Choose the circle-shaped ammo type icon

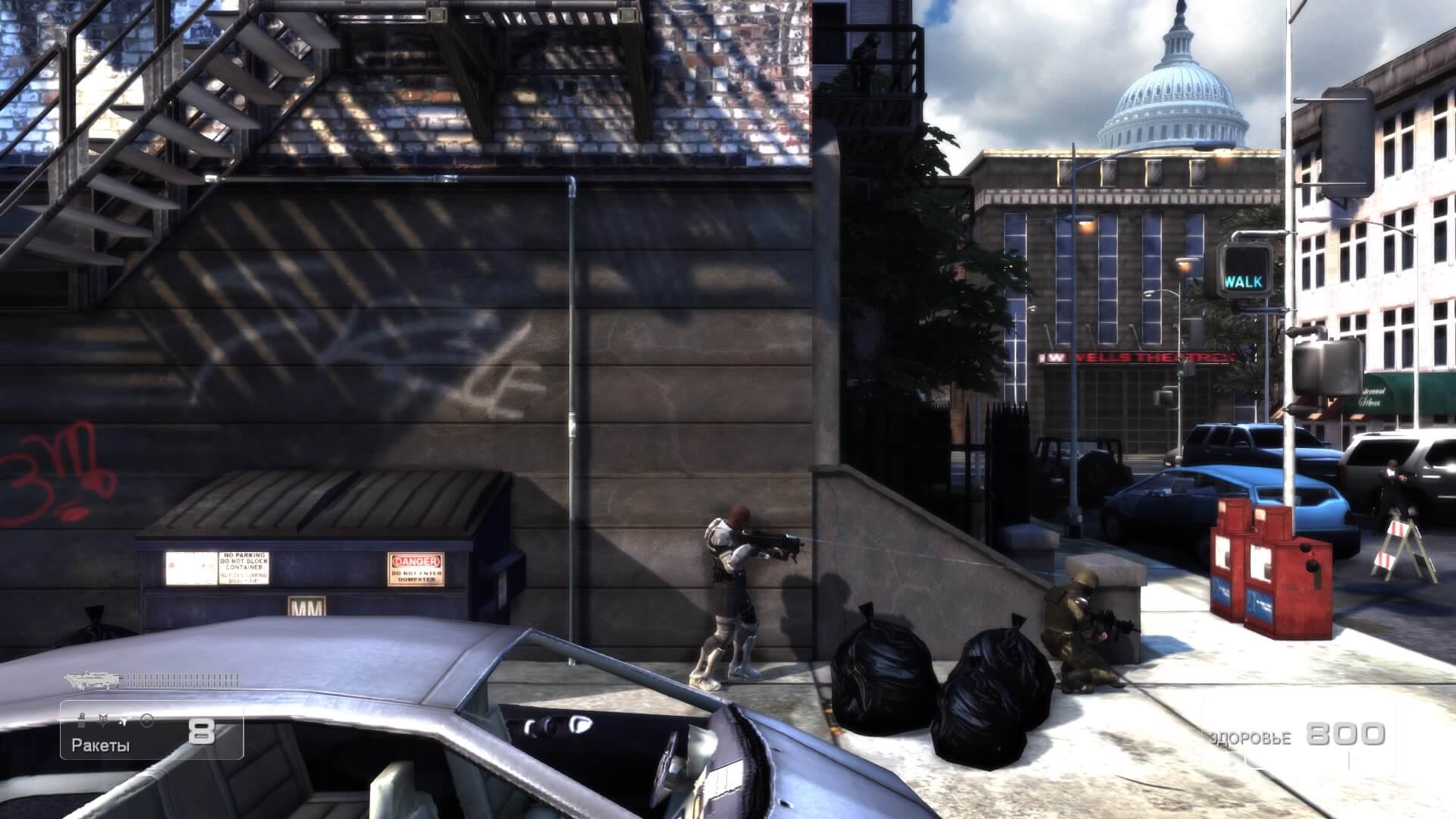click(x=147, y=720)
